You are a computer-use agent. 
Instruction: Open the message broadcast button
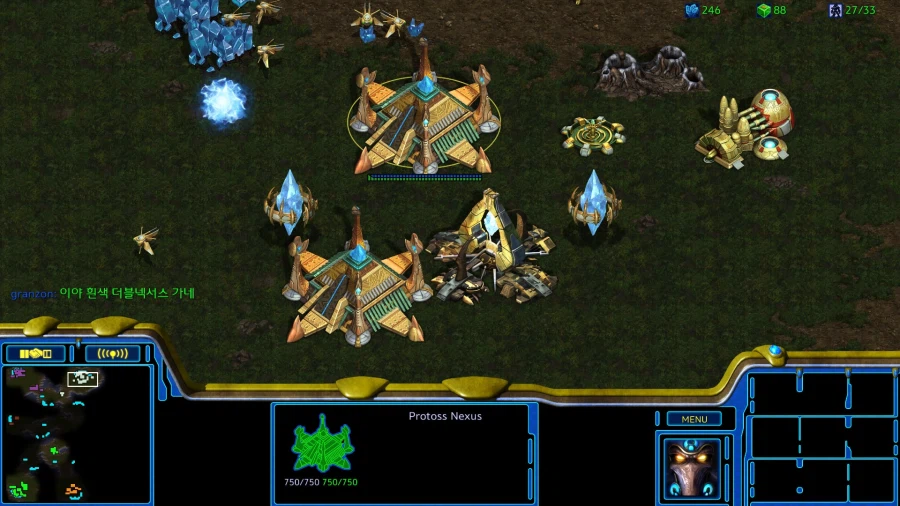(112, 353)
